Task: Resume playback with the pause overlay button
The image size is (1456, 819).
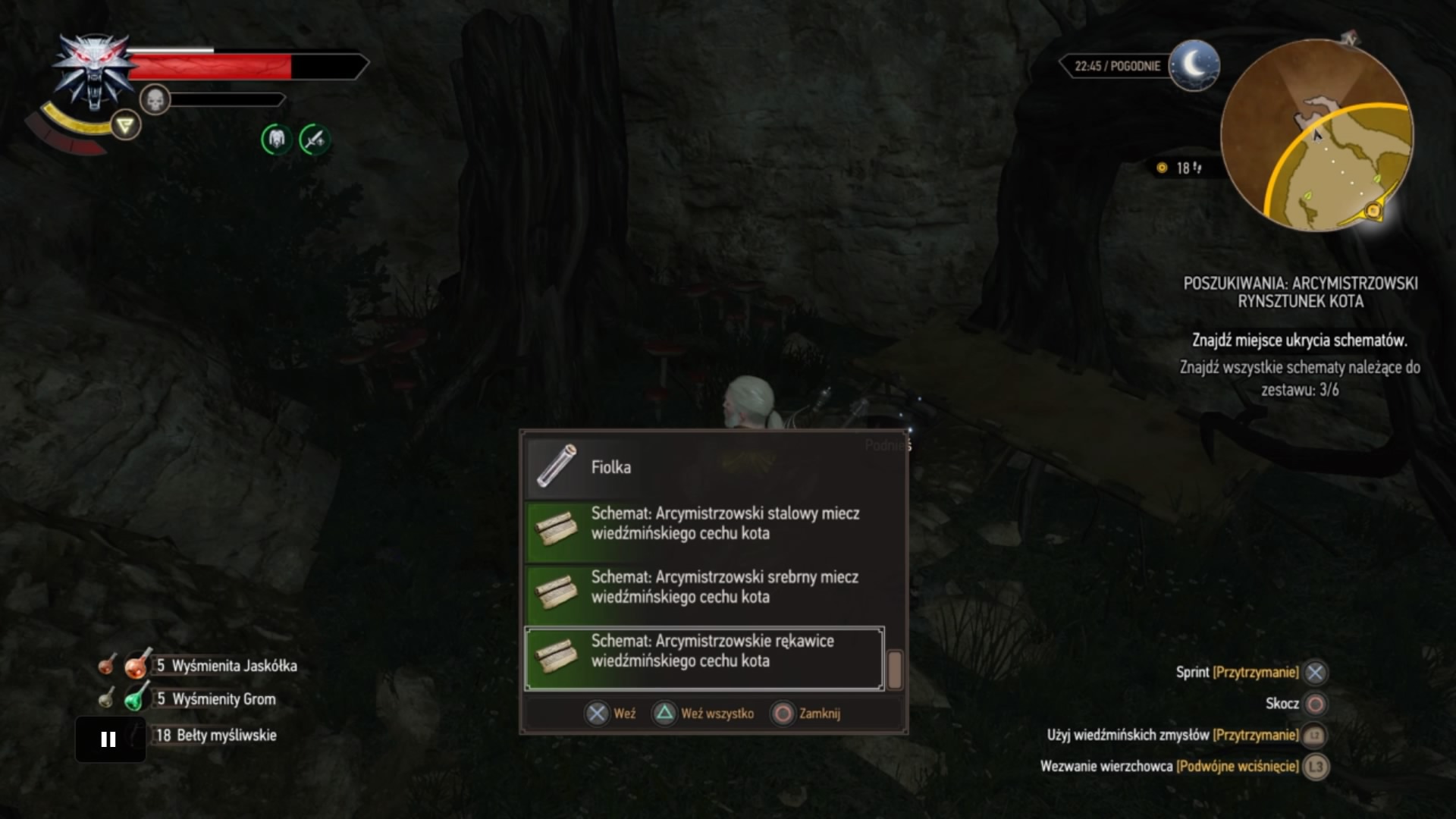Action: click(109, 739)
